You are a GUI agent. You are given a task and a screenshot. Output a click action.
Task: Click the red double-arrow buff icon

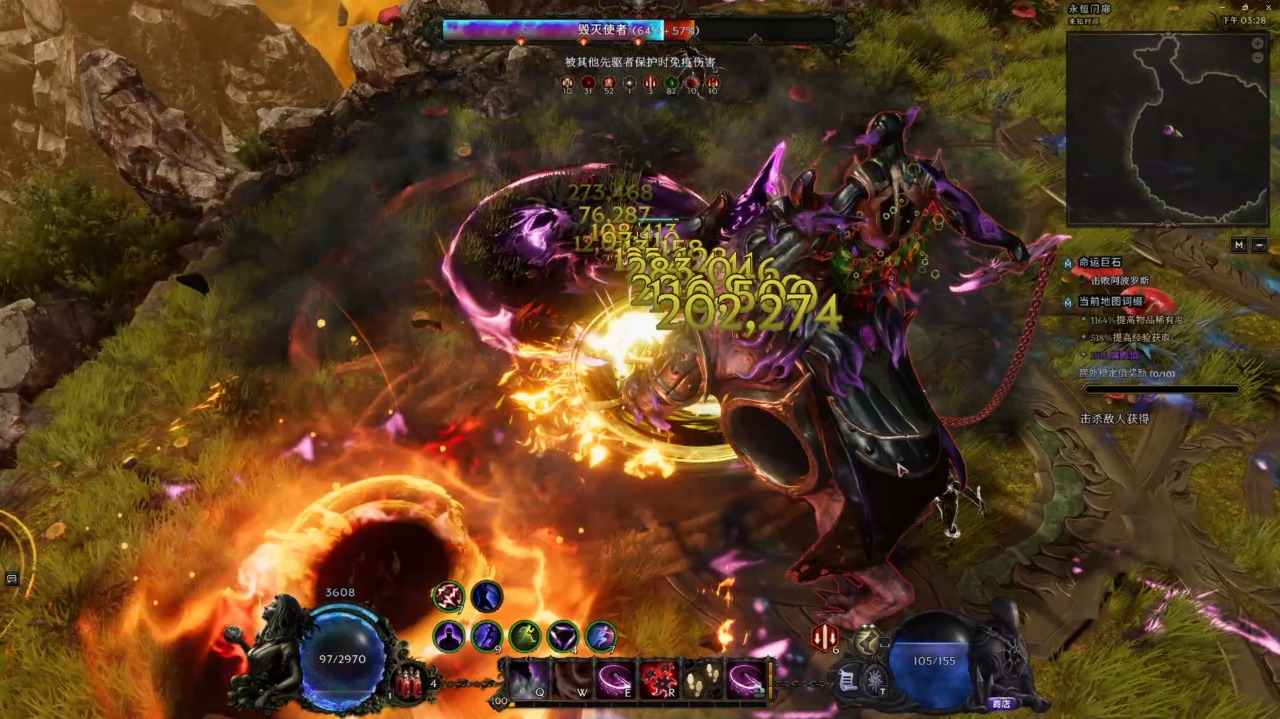tap(824, 636)
